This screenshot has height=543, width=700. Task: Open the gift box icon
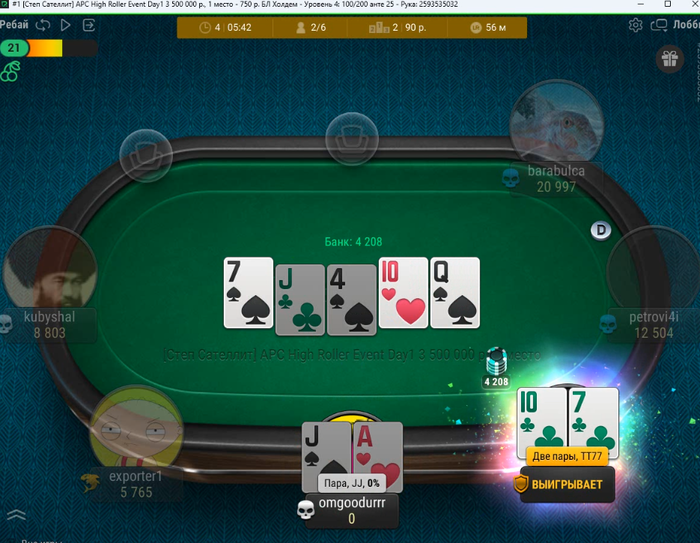tap(669, 59)
